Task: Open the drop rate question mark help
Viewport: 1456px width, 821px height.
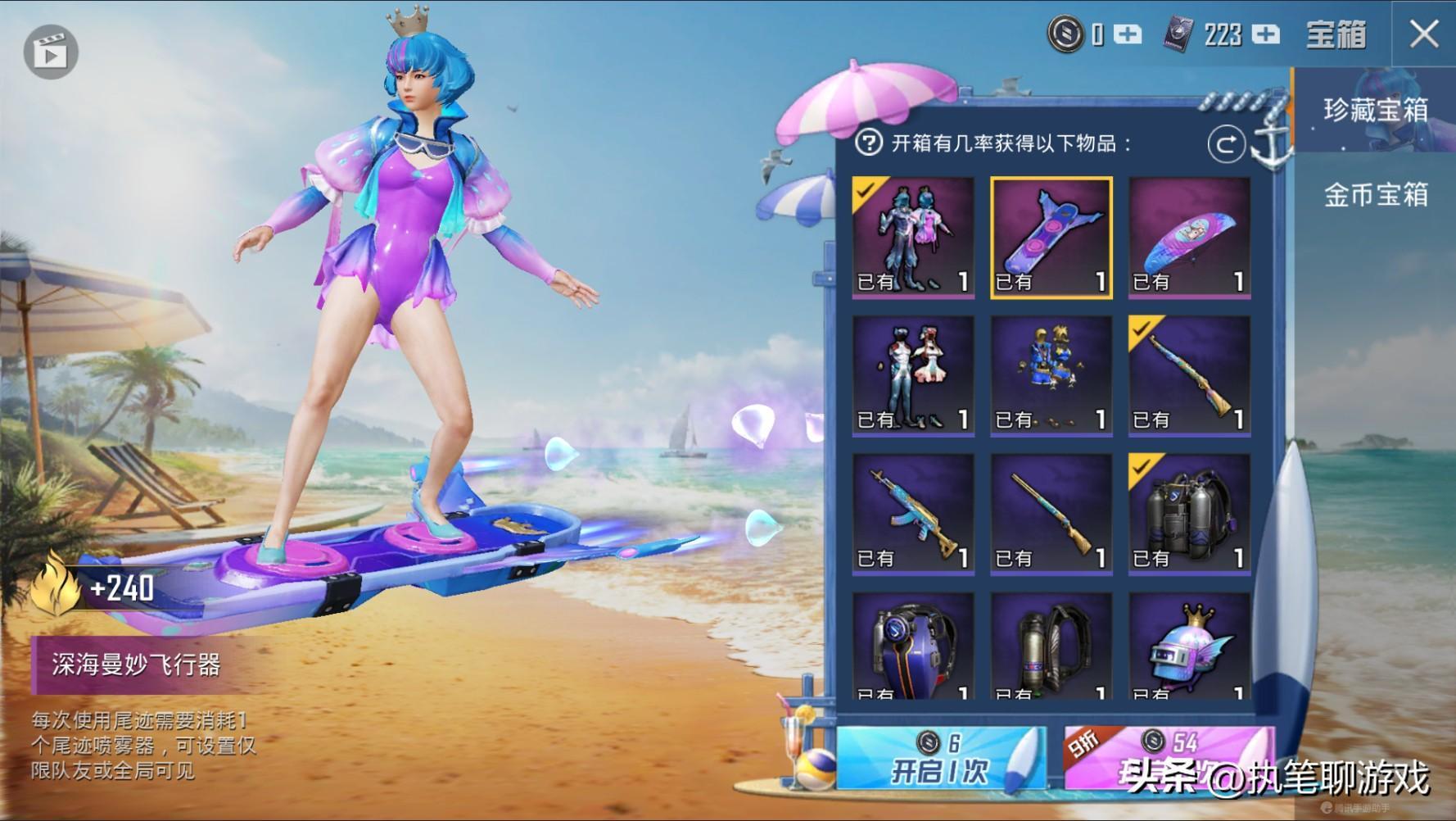Action: coord(868,143)
